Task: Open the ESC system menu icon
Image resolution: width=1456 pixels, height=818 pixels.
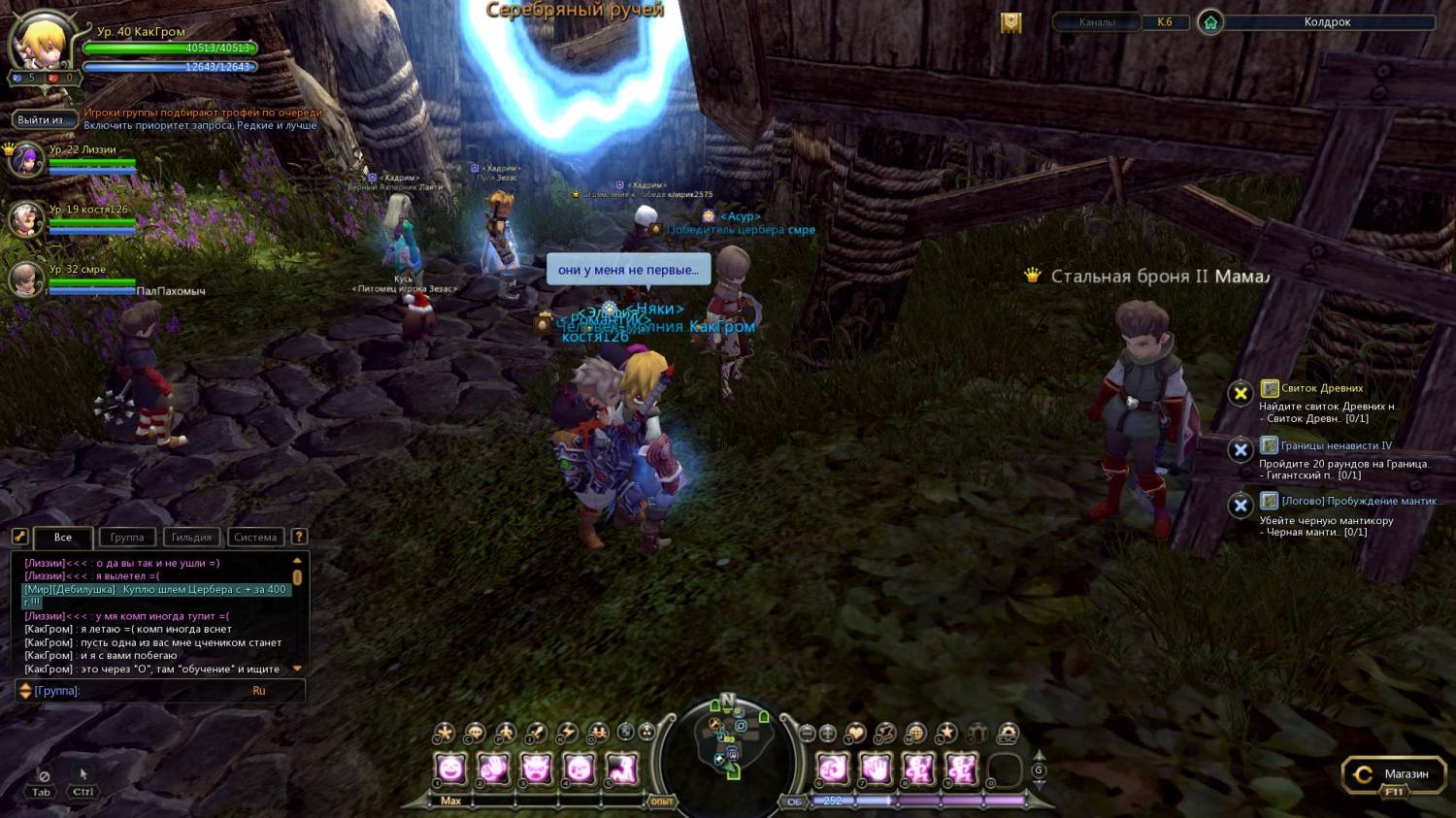Action: point(1008,734)
